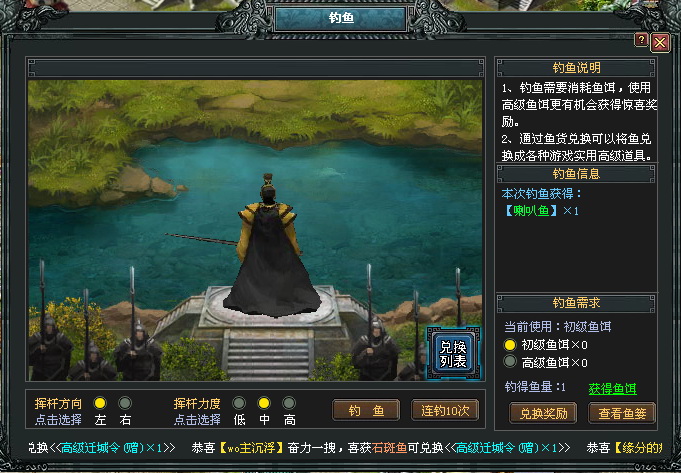Open 兑换奖励 reward exchange
The image size is (681, 473).
[543, 412]
